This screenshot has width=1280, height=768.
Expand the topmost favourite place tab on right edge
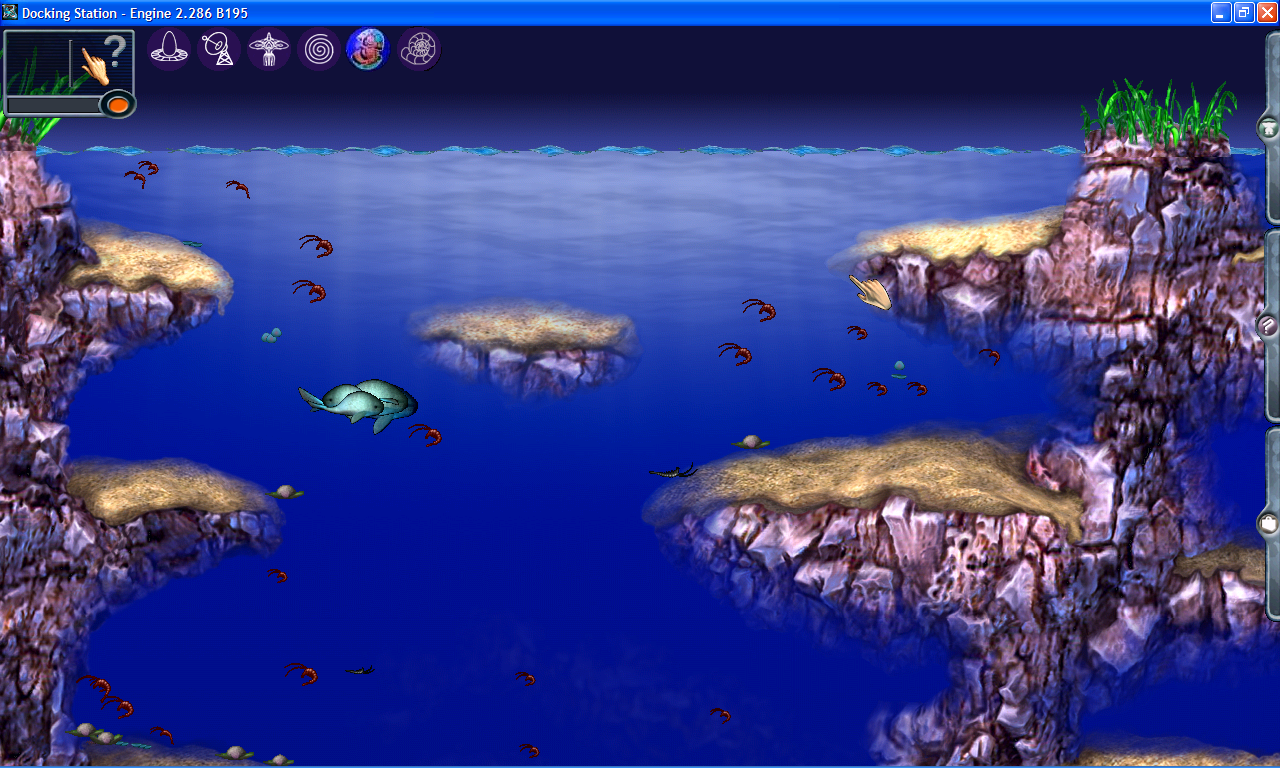pyautogui.click(x=1268, y=128)
